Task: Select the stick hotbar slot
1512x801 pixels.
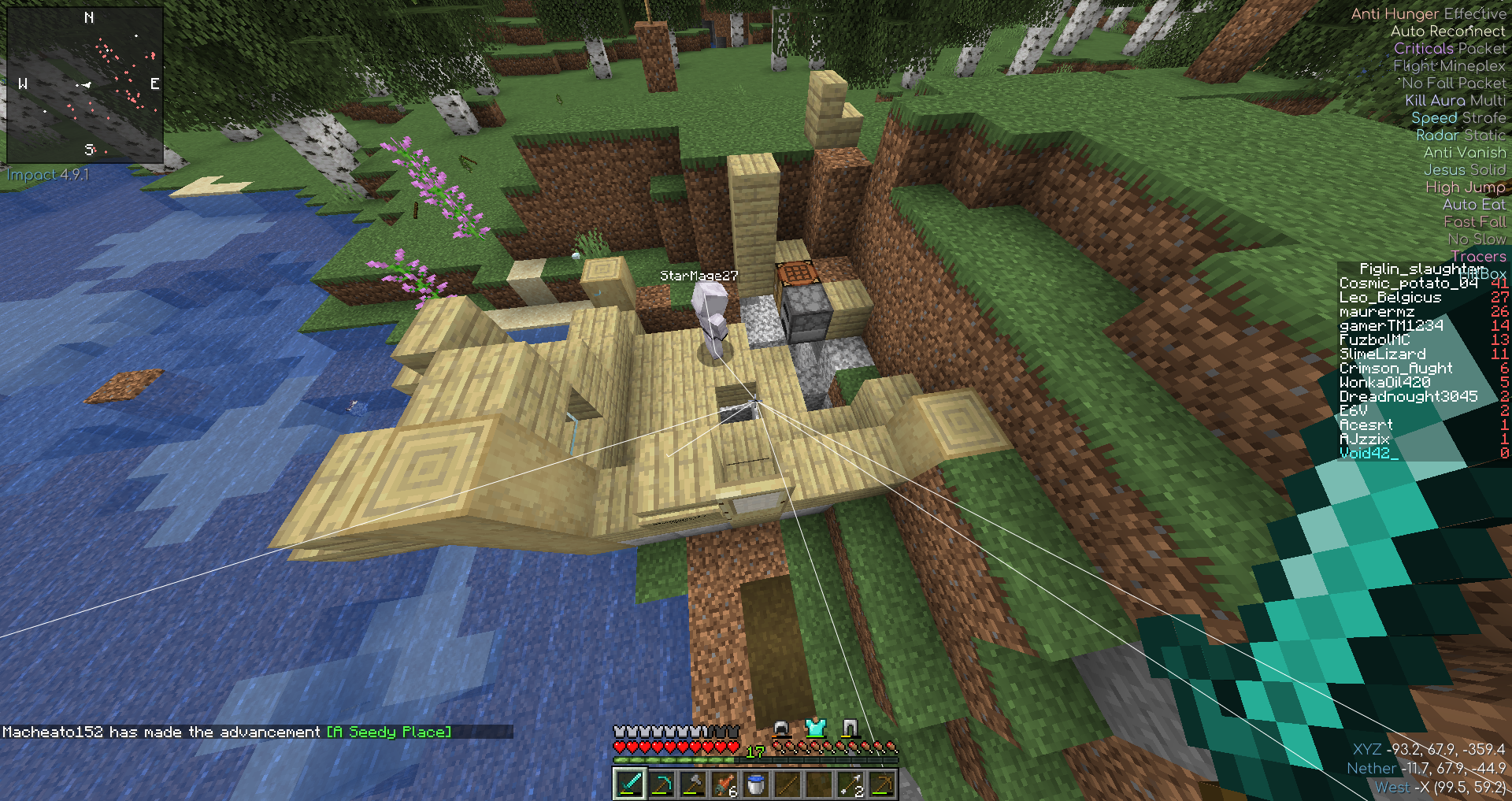Action: pos(787,784)
